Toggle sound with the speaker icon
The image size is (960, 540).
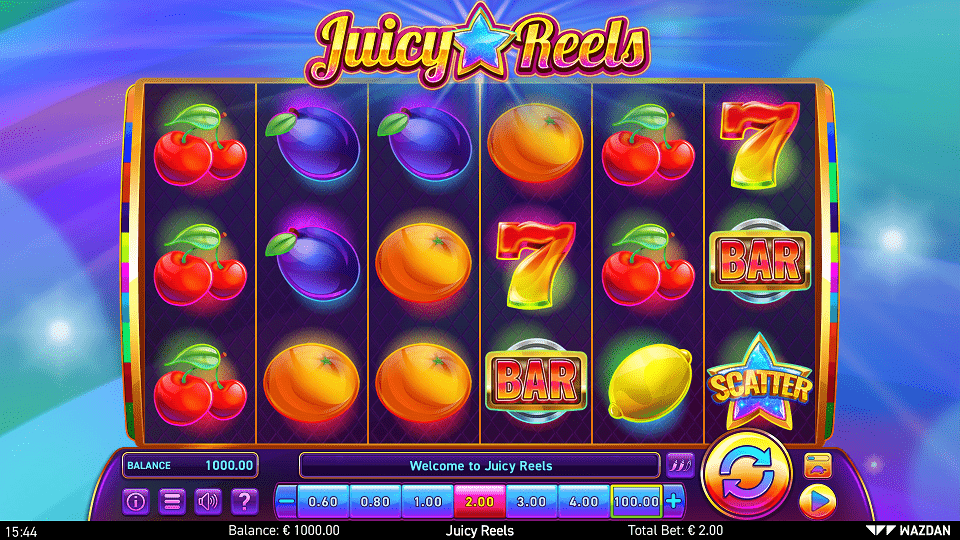tap(208, 501)
